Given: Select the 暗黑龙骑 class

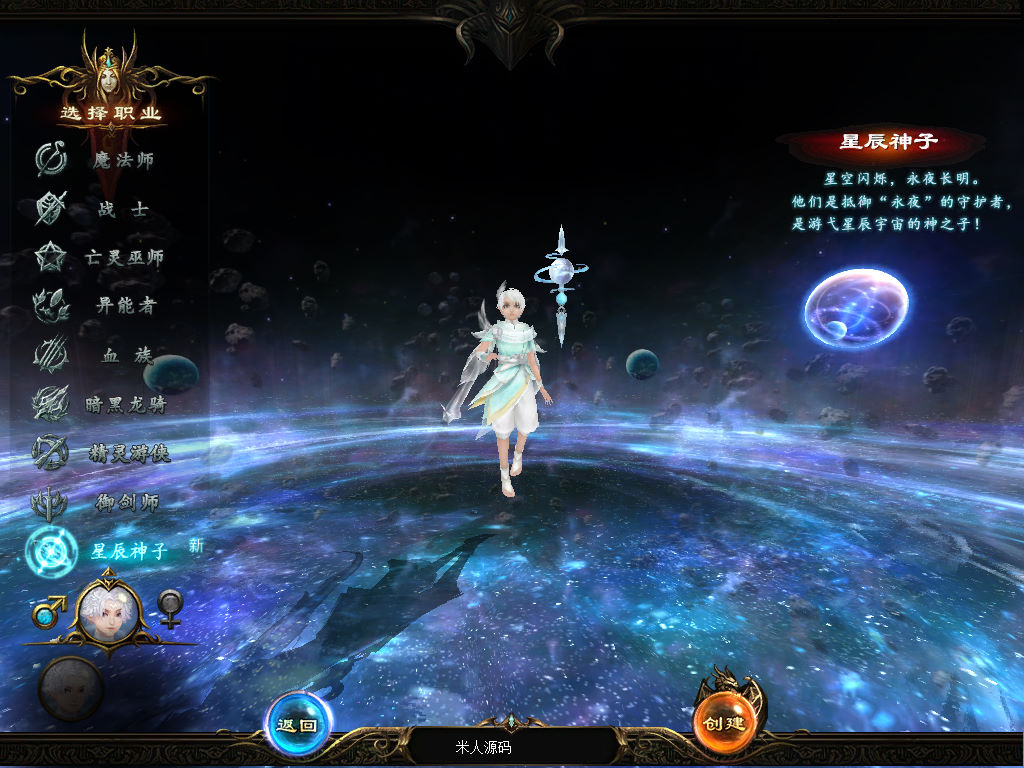Looking at the screenshot, I should tap(122, 404).
